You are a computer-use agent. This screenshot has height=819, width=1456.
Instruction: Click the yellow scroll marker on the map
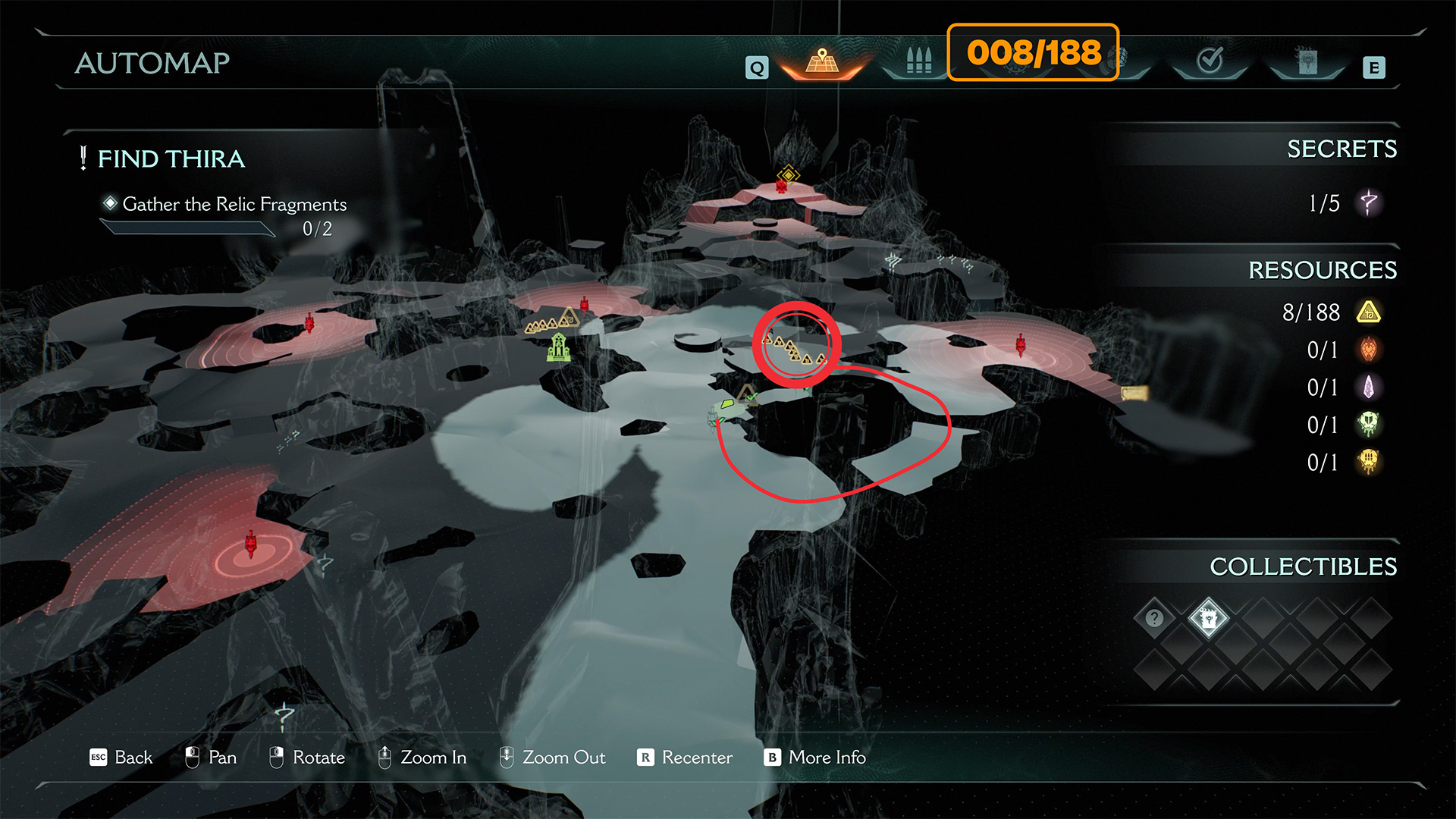point(1134,393)
